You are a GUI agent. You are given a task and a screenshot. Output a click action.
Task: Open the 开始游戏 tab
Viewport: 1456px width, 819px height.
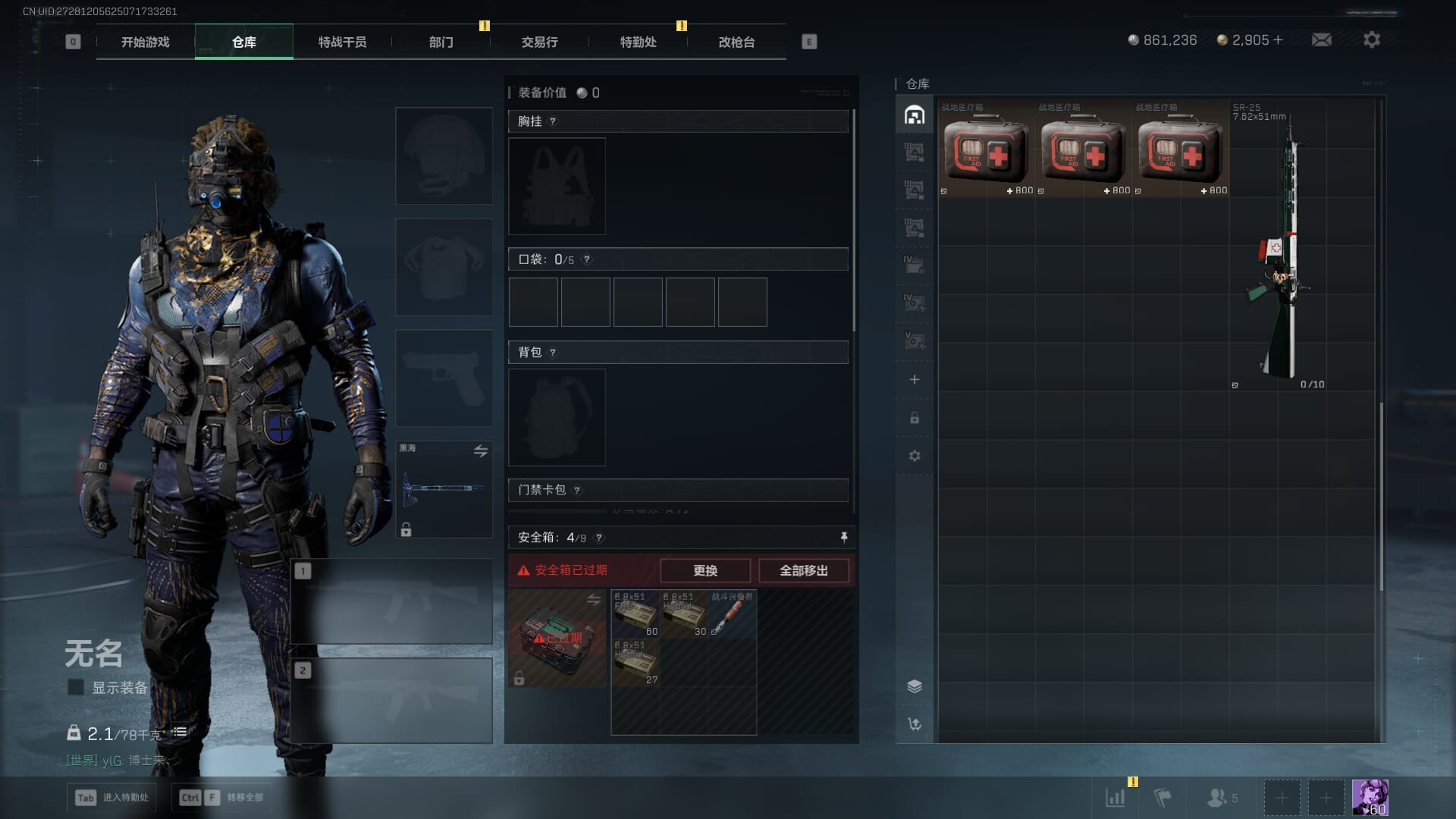[145, 42]
